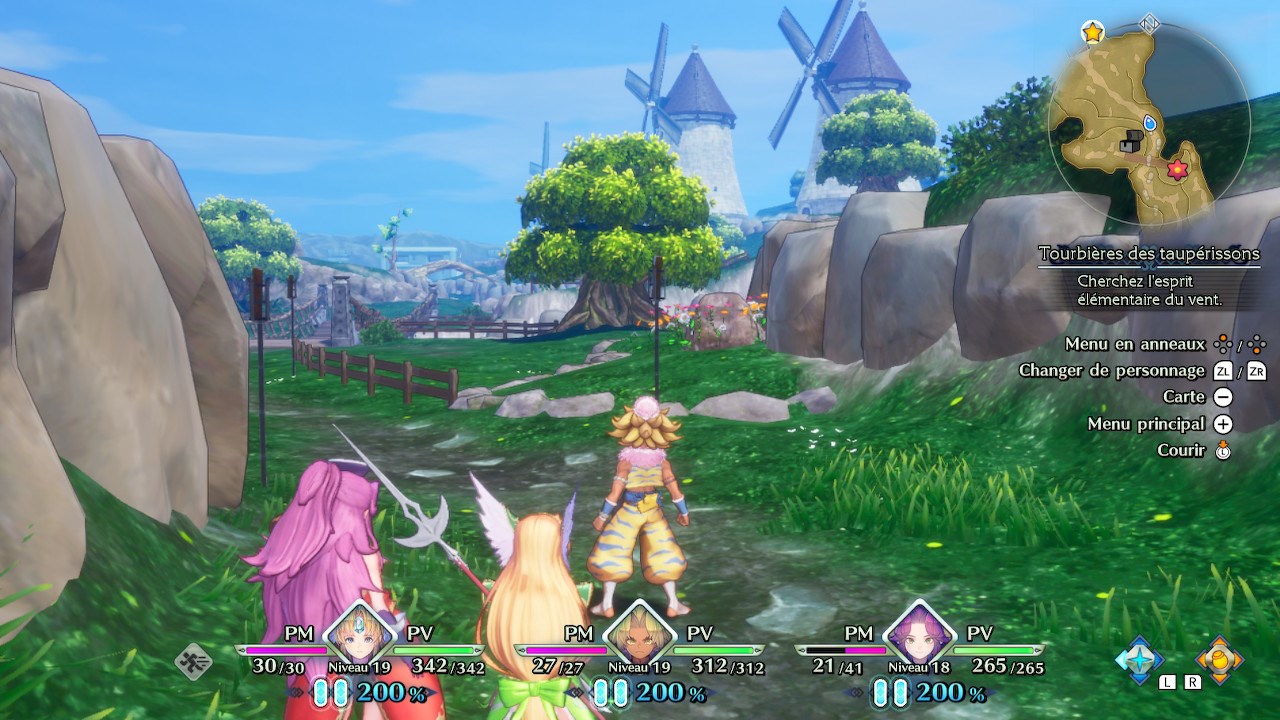
Task: Activate the blue star shortcut ring
Action: [x=1140, y=659]
